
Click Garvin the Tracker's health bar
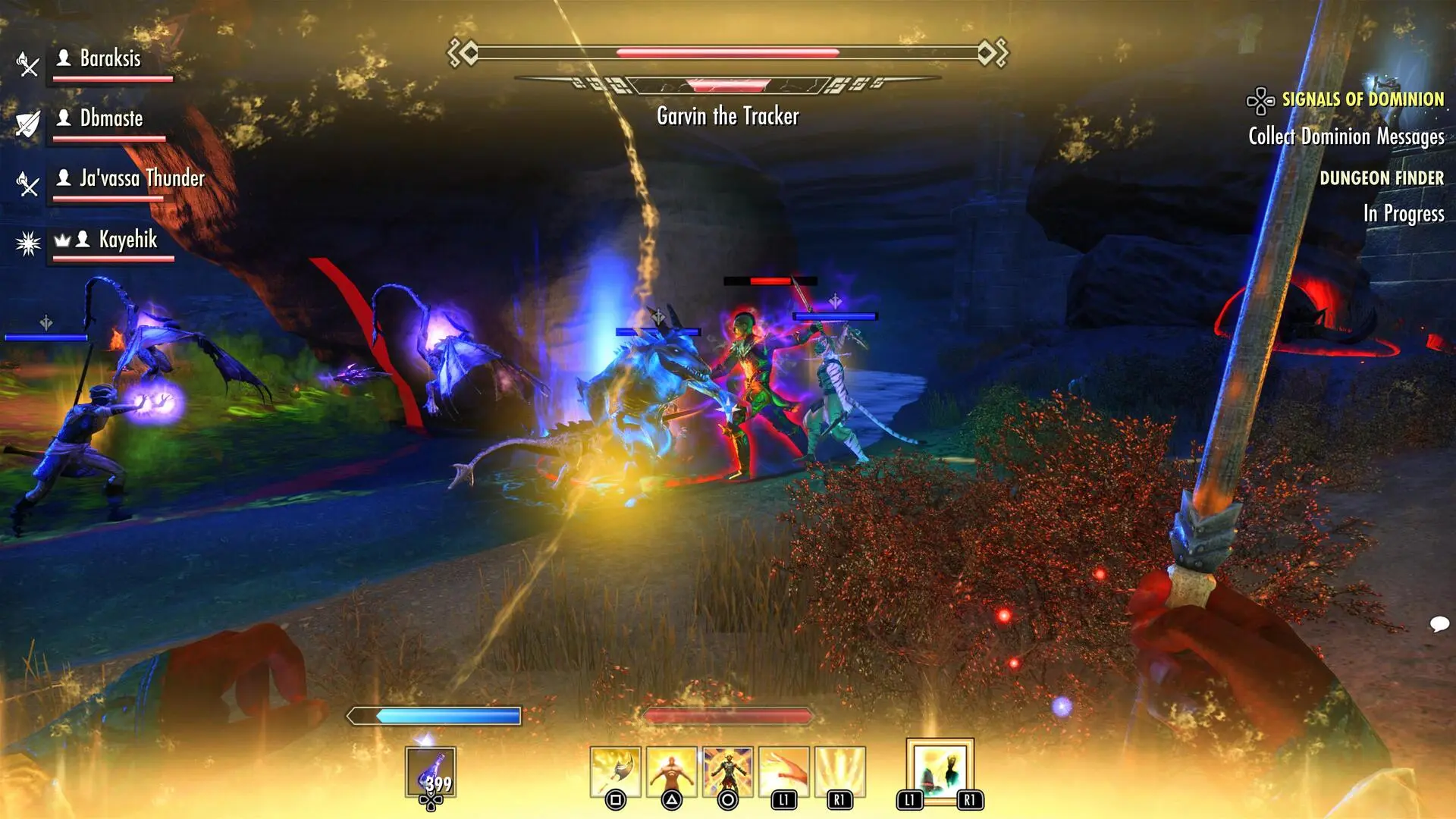click(x=728, y=53)
